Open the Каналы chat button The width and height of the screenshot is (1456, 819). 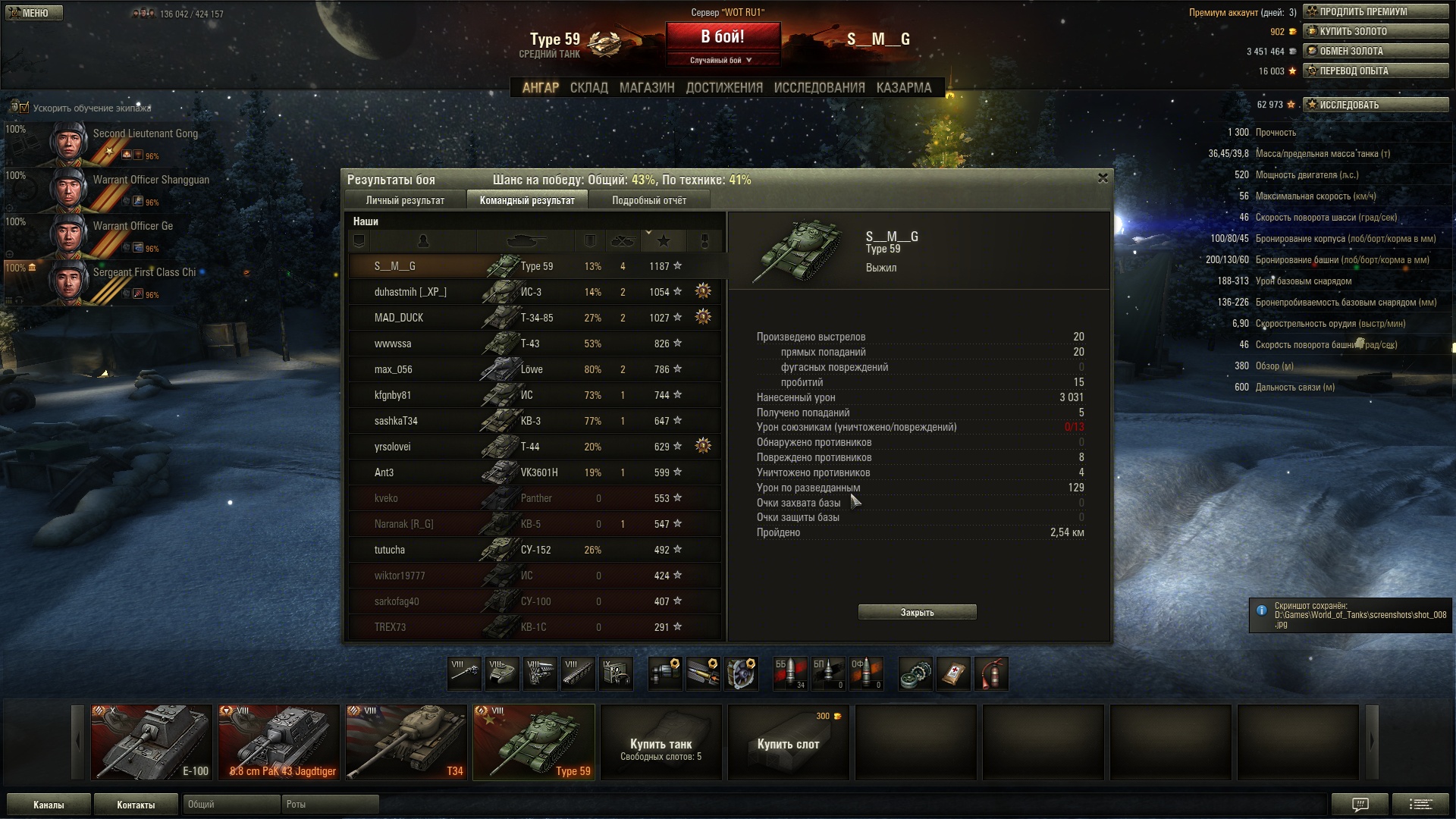click(x=49, y=805)
